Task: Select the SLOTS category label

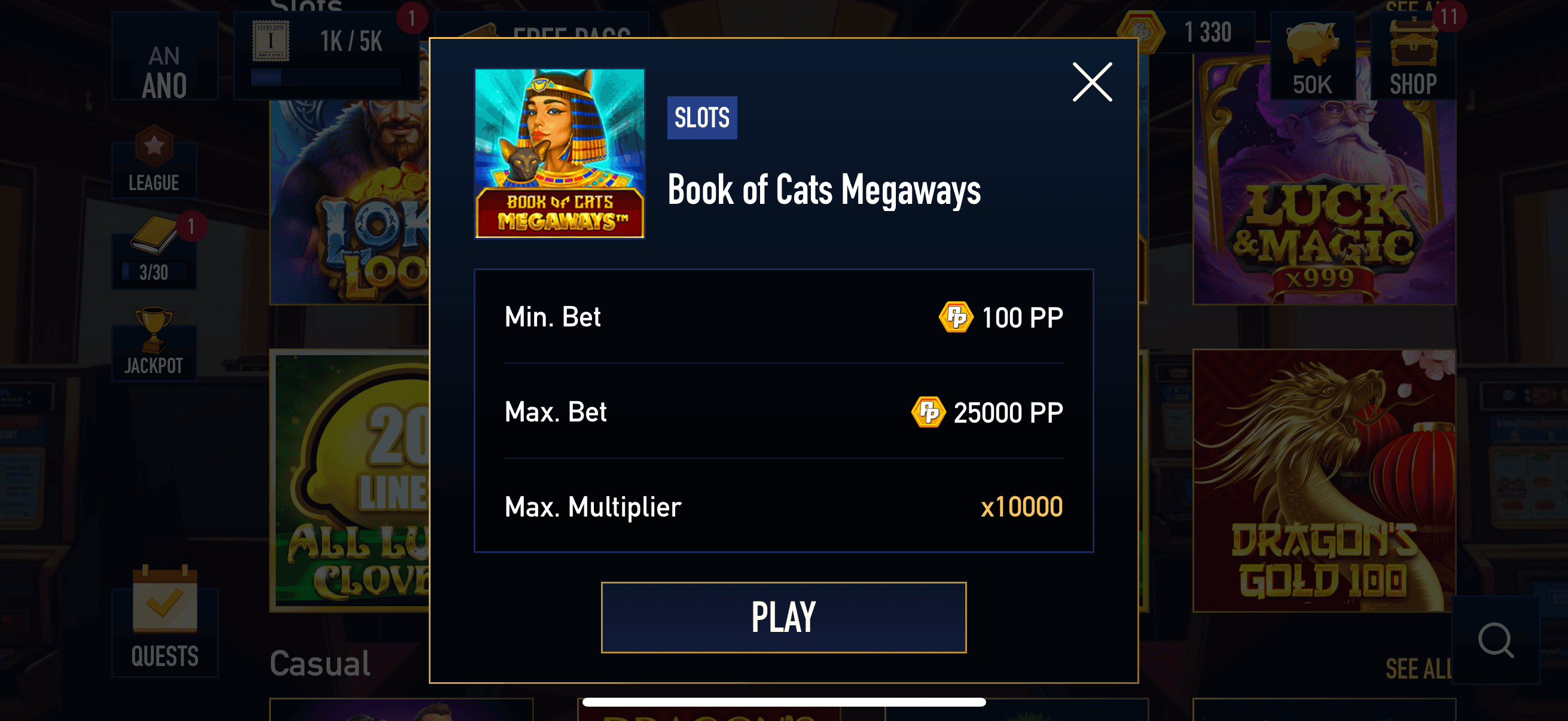Action: coord(701,117)
